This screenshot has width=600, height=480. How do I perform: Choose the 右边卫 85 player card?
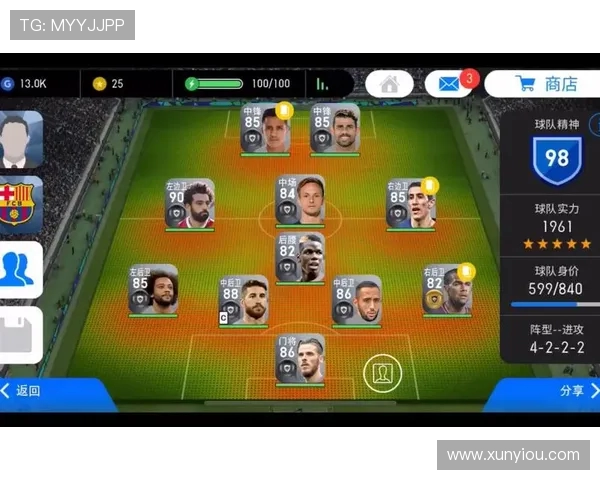tap(412, 205)
